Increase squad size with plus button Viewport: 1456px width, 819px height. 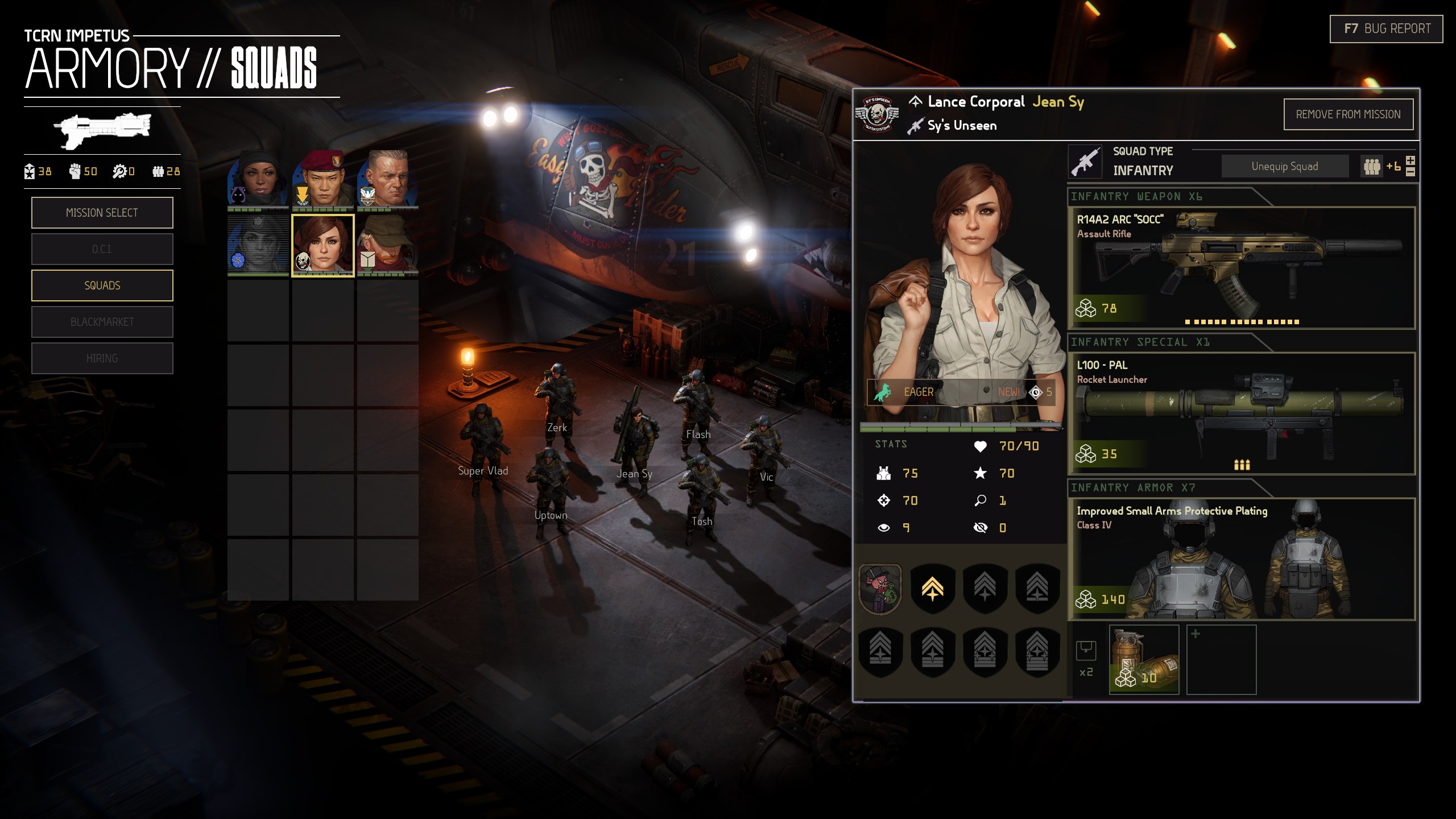coord(1410,160)
